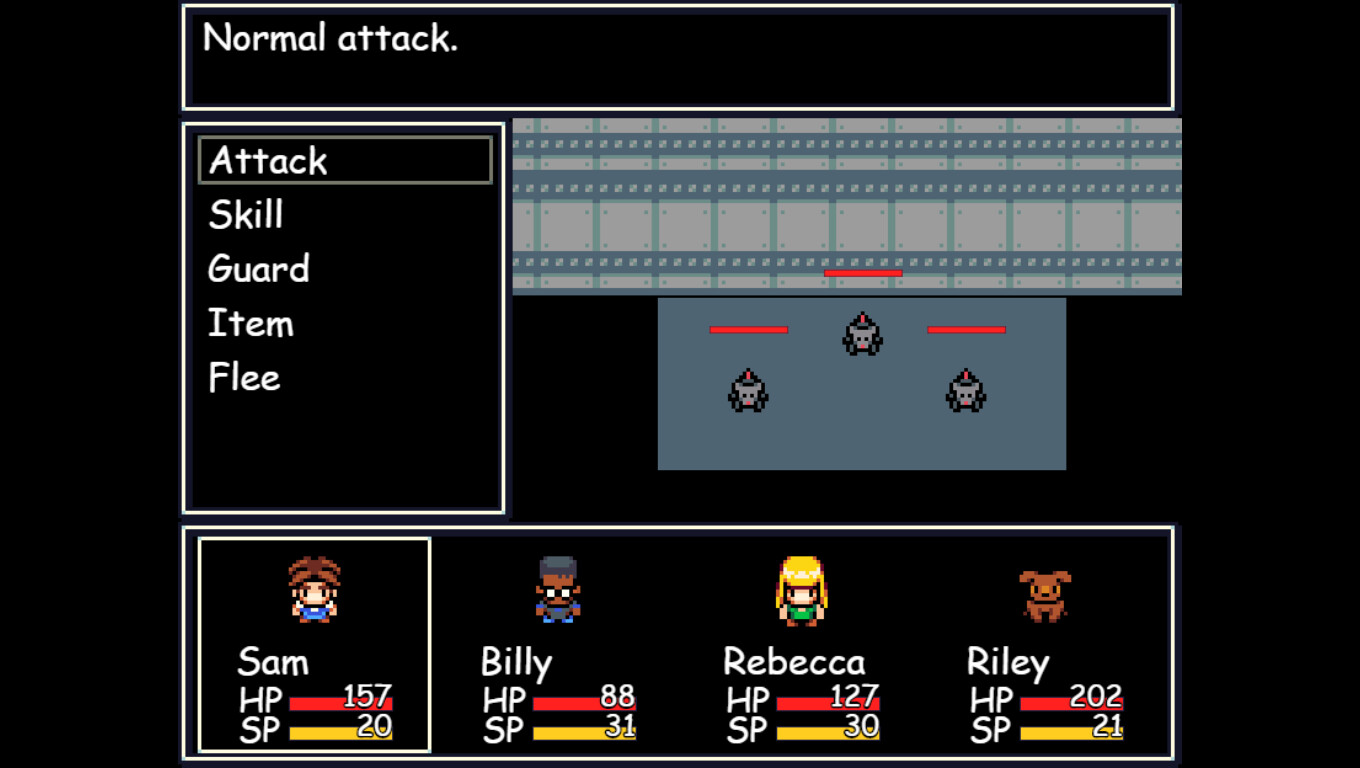This screenshot has height=768, width=1360.
Task: Click the highlighted Attack option box
Action: point(344,160)
